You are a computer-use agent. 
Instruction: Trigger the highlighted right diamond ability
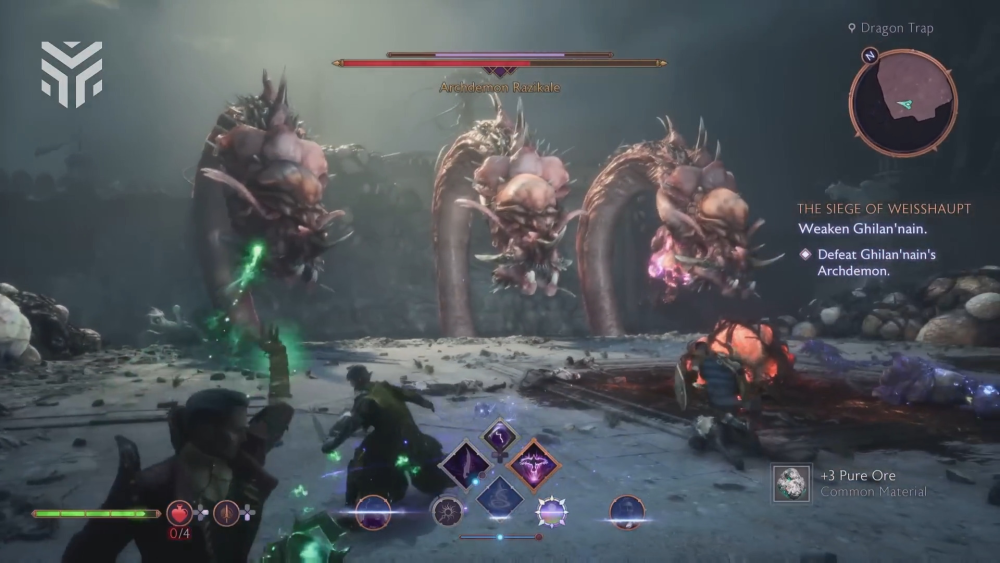(x=533, y=465)
